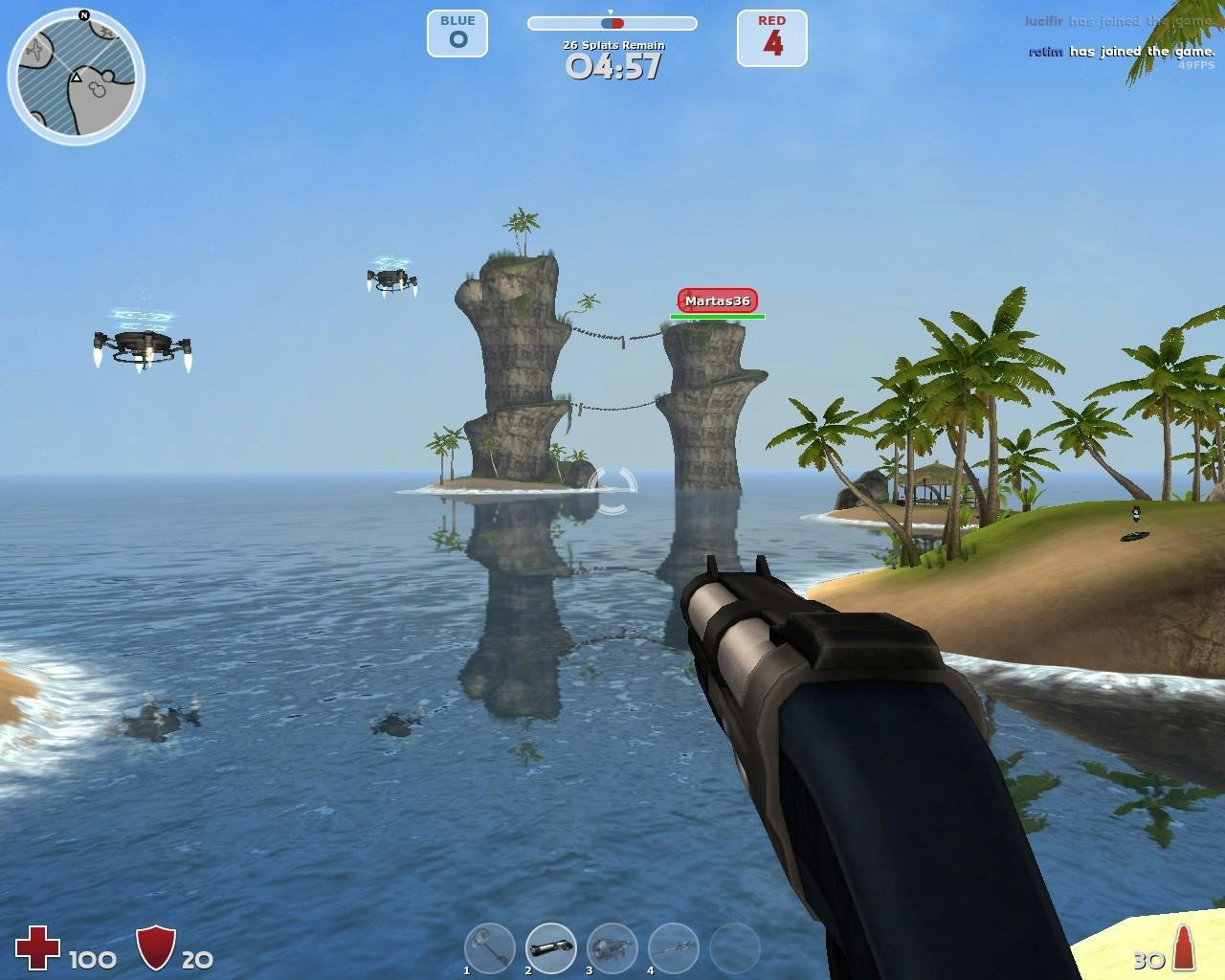Open the Red team score panel
This screenshot has height=980, width=1225.
click(x=771, y=38)
